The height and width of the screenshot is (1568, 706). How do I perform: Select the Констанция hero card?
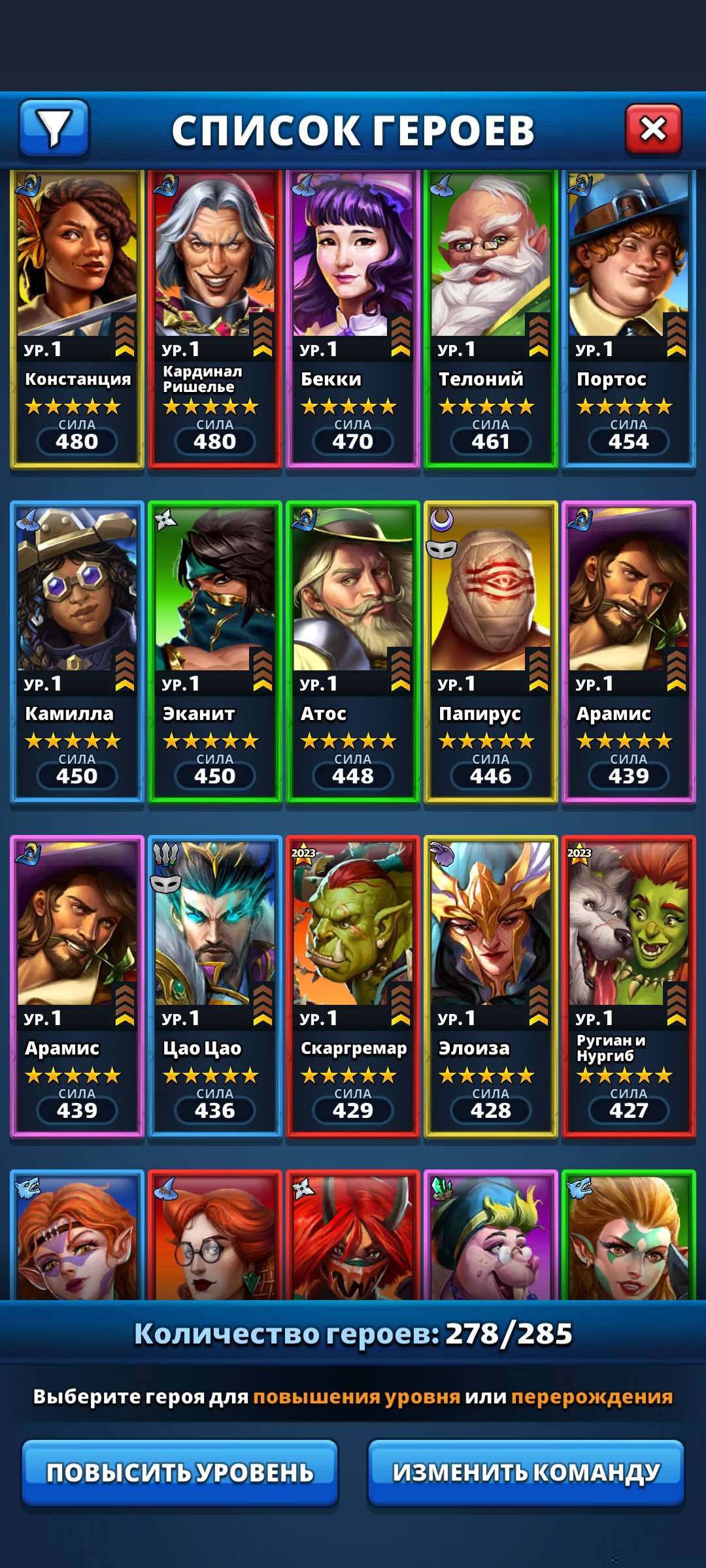tap(77, 319)
